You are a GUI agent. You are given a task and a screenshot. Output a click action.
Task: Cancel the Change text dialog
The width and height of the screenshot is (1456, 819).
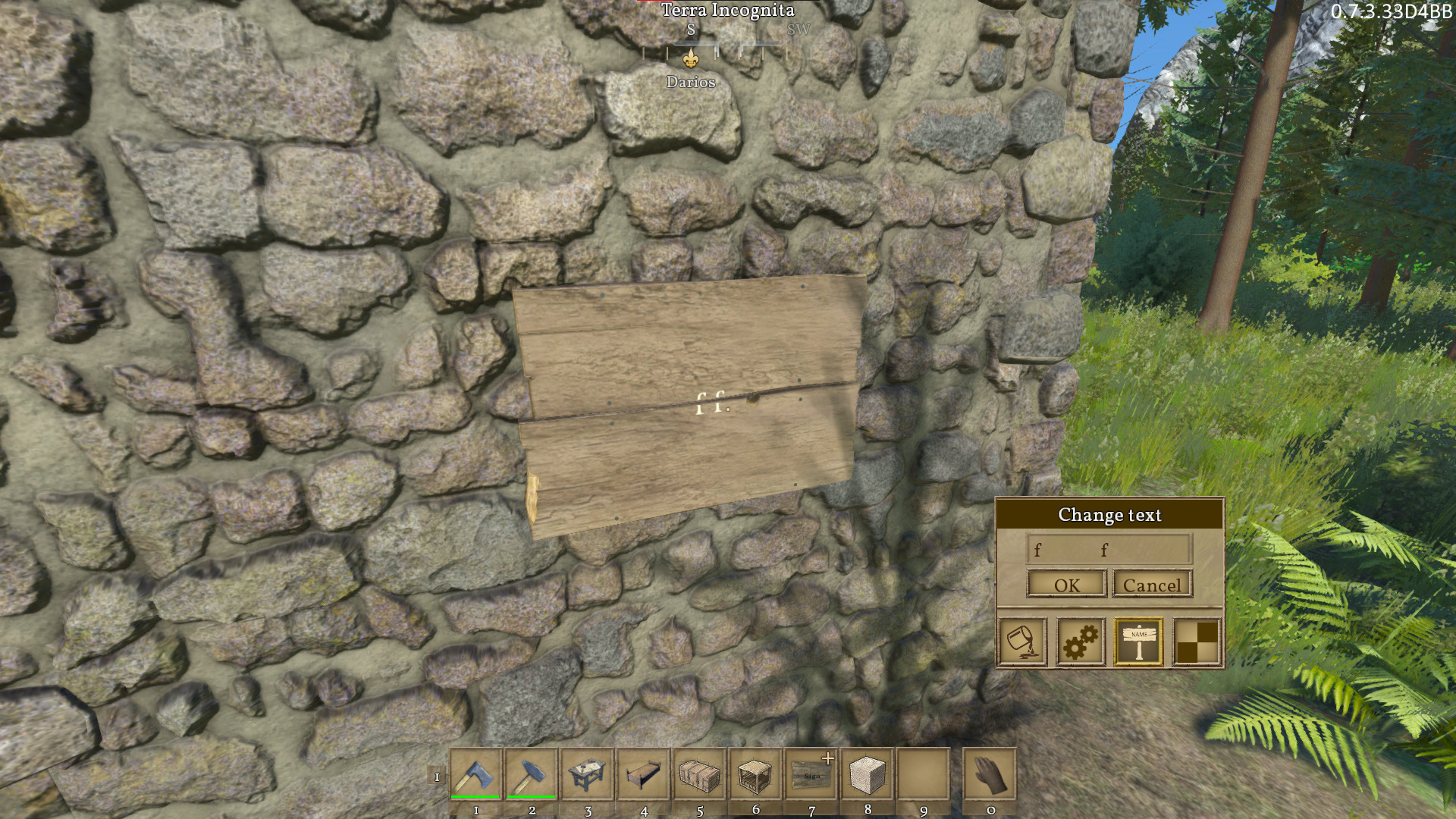click(x=1152, y=585)
